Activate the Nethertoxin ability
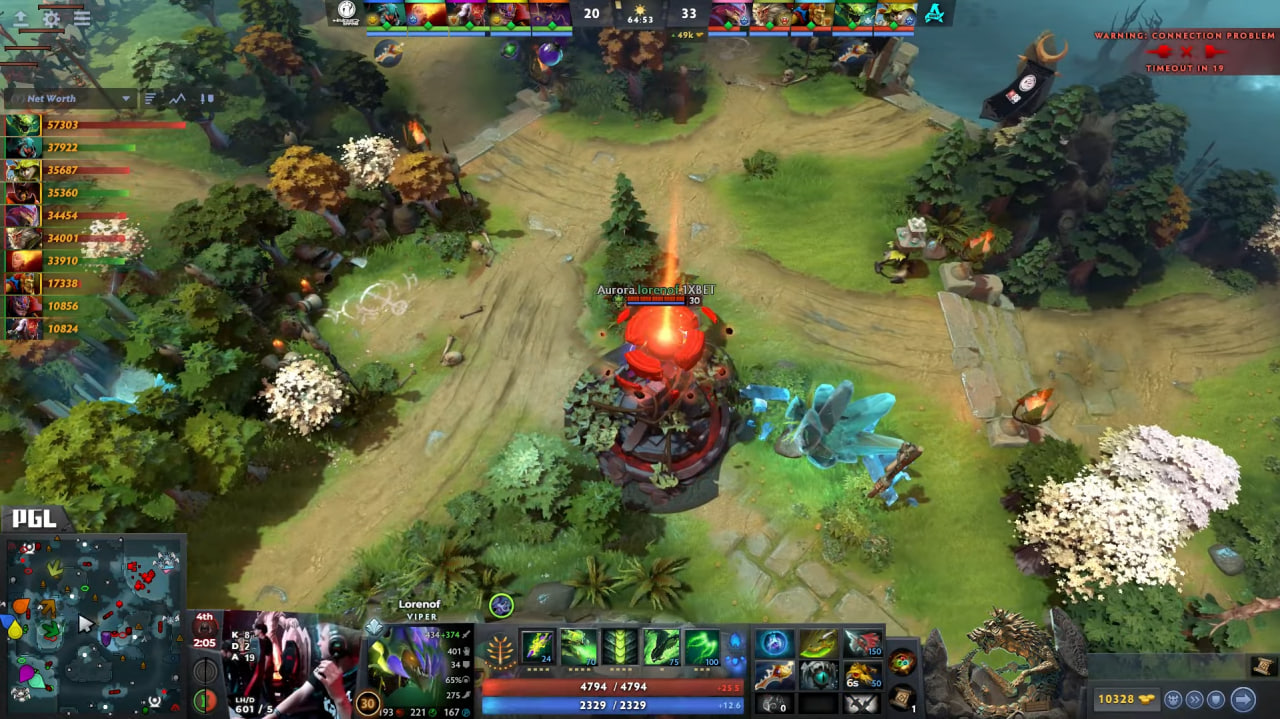 coord(579,647)
